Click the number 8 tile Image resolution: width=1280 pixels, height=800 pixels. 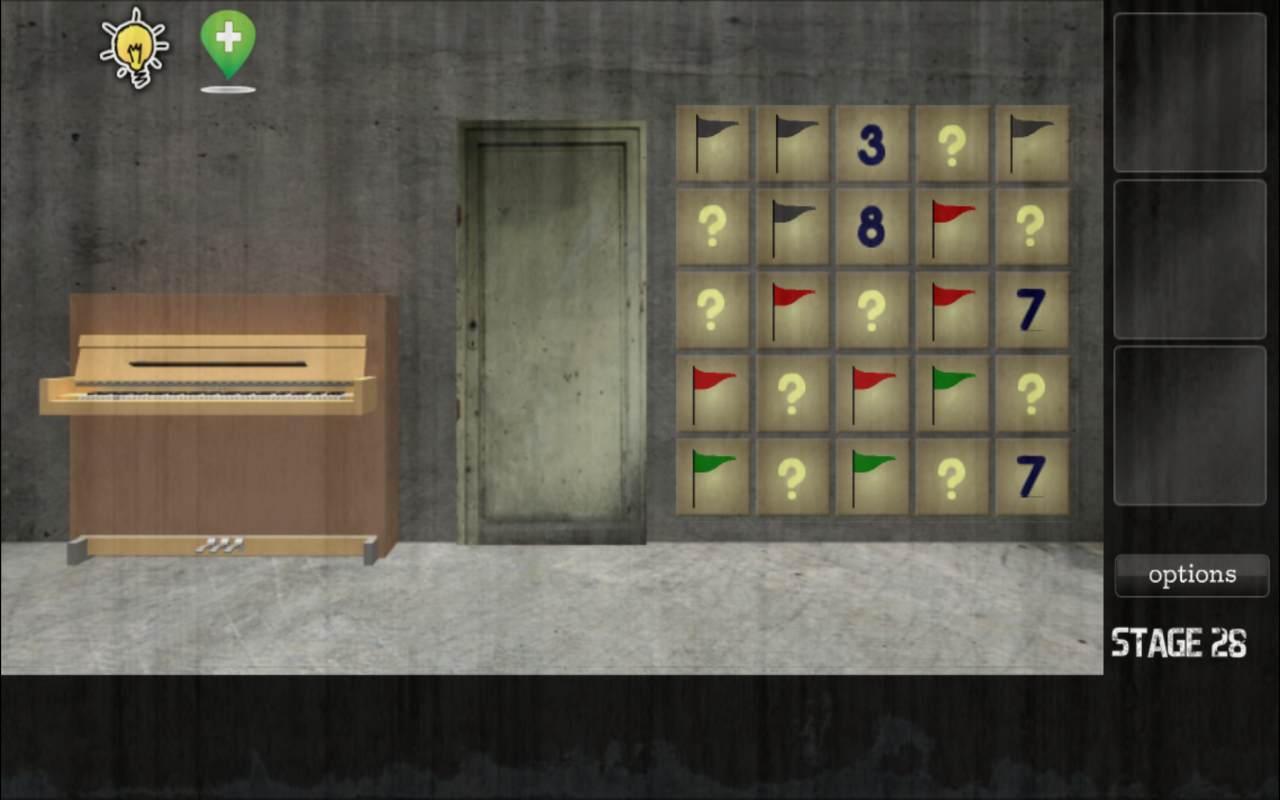873,225
